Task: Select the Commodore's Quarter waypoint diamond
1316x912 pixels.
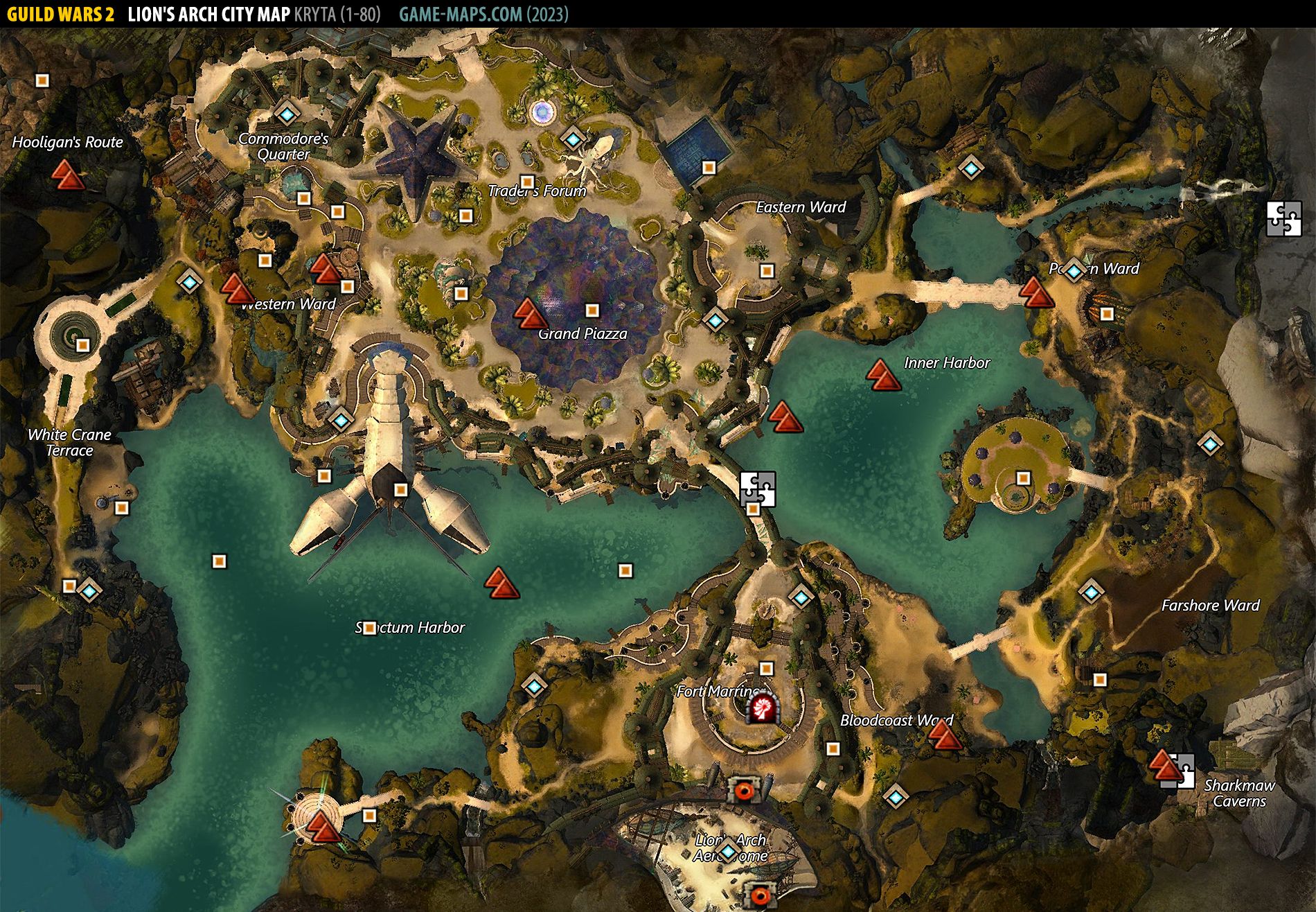Action: pos(286,113)
